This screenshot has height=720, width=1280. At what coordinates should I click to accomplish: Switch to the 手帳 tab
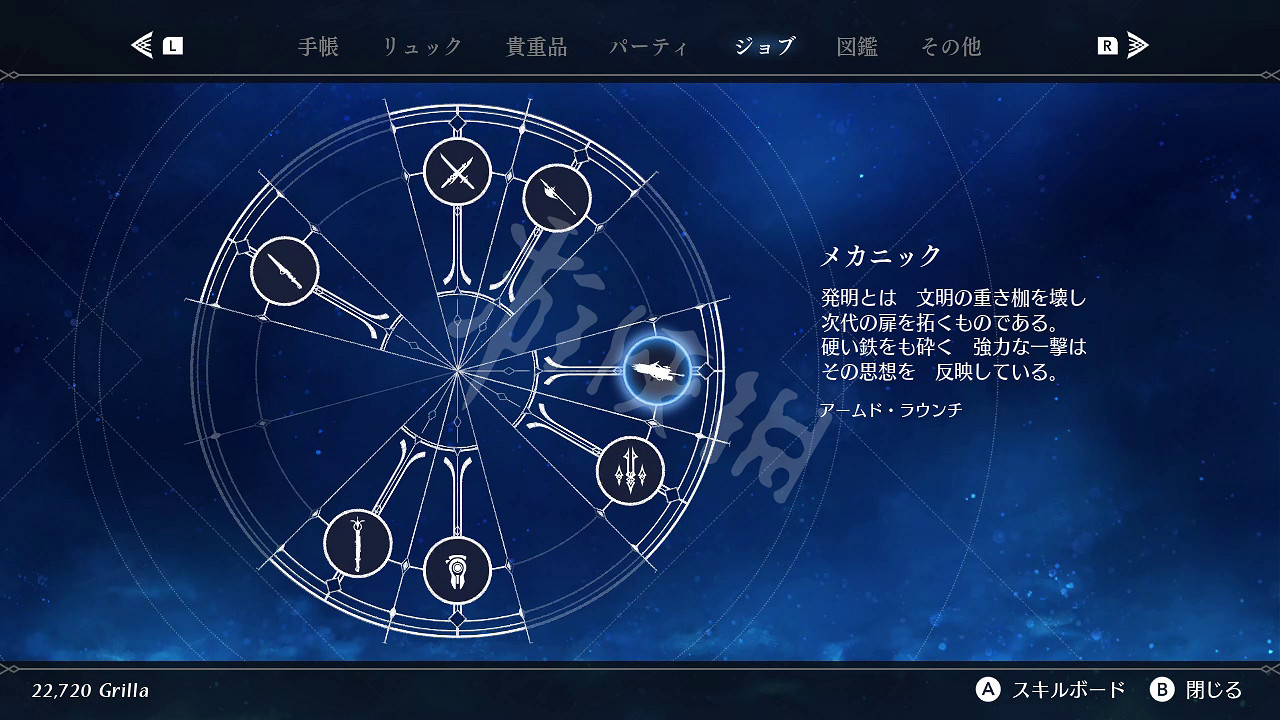pyautogui.click(x=317, y=45)
